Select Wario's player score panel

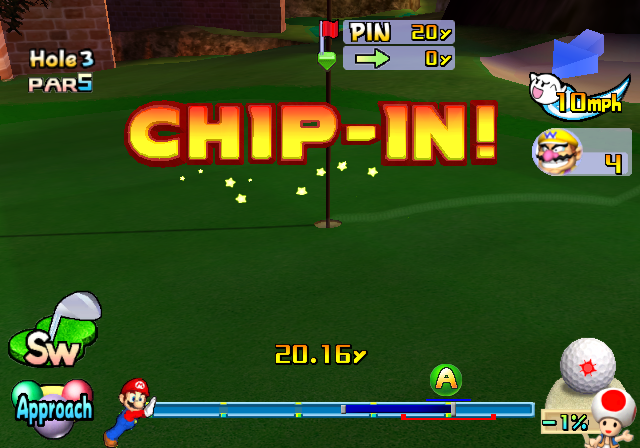(x=582, y=152)
